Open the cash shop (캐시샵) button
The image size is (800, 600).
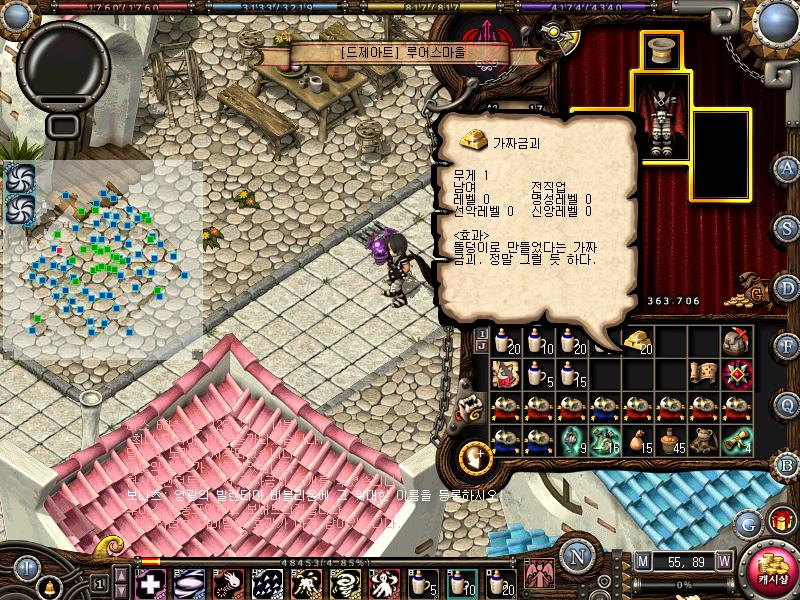pos(773,572)
